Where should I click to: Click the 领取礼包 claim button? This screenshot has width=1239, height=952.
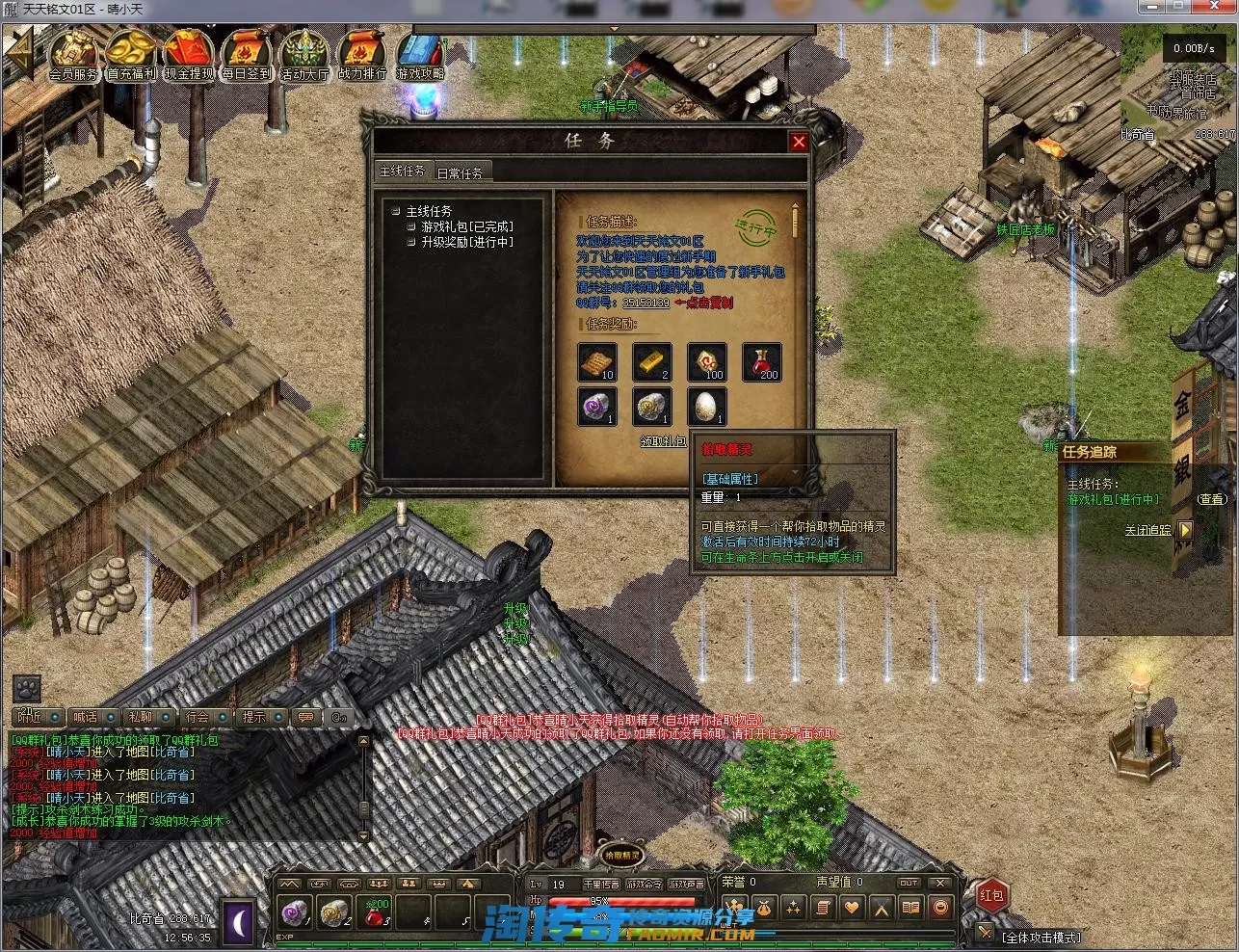(x=663, y=440)
